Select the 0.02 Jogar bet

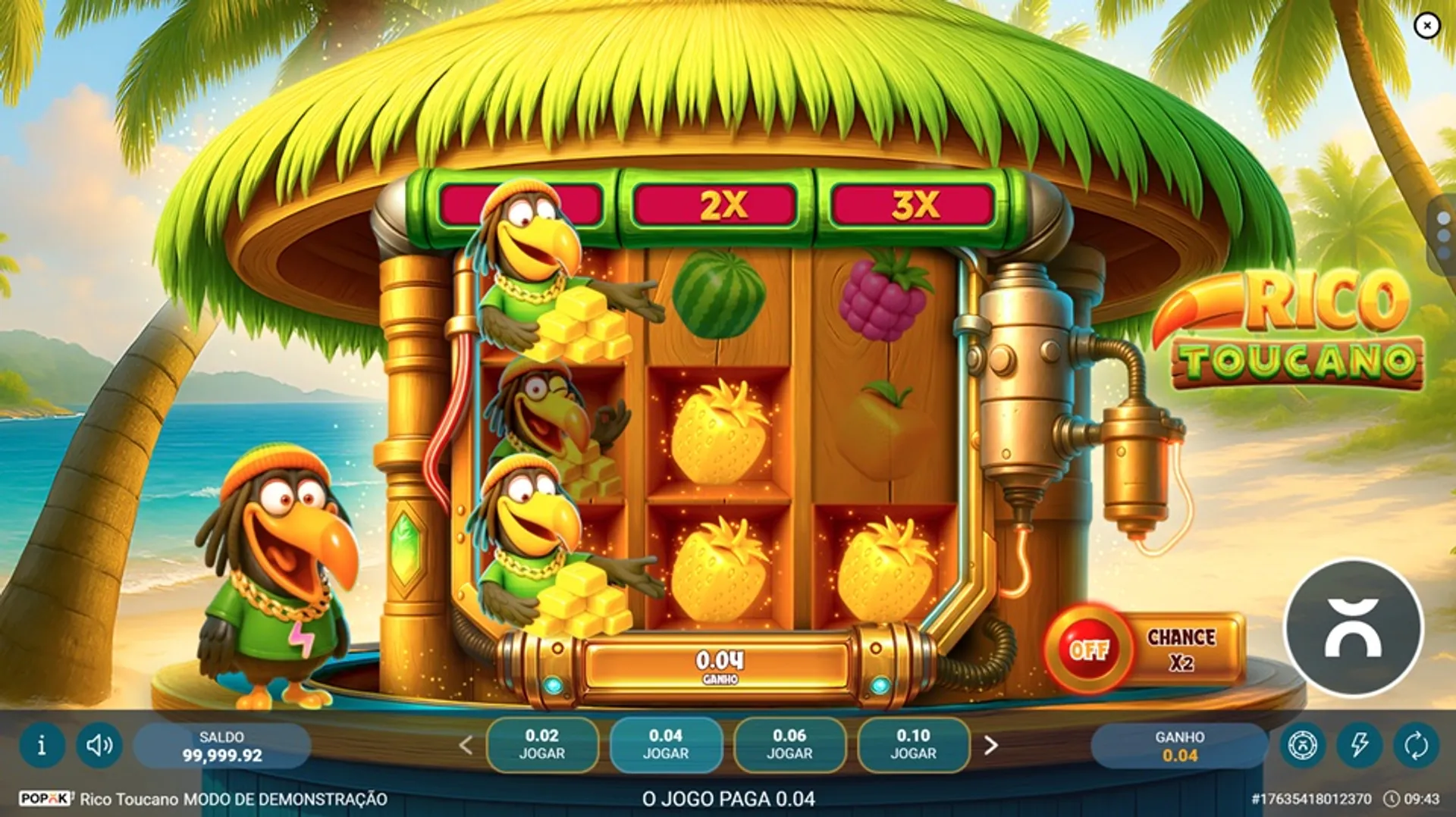coord(541,744)
